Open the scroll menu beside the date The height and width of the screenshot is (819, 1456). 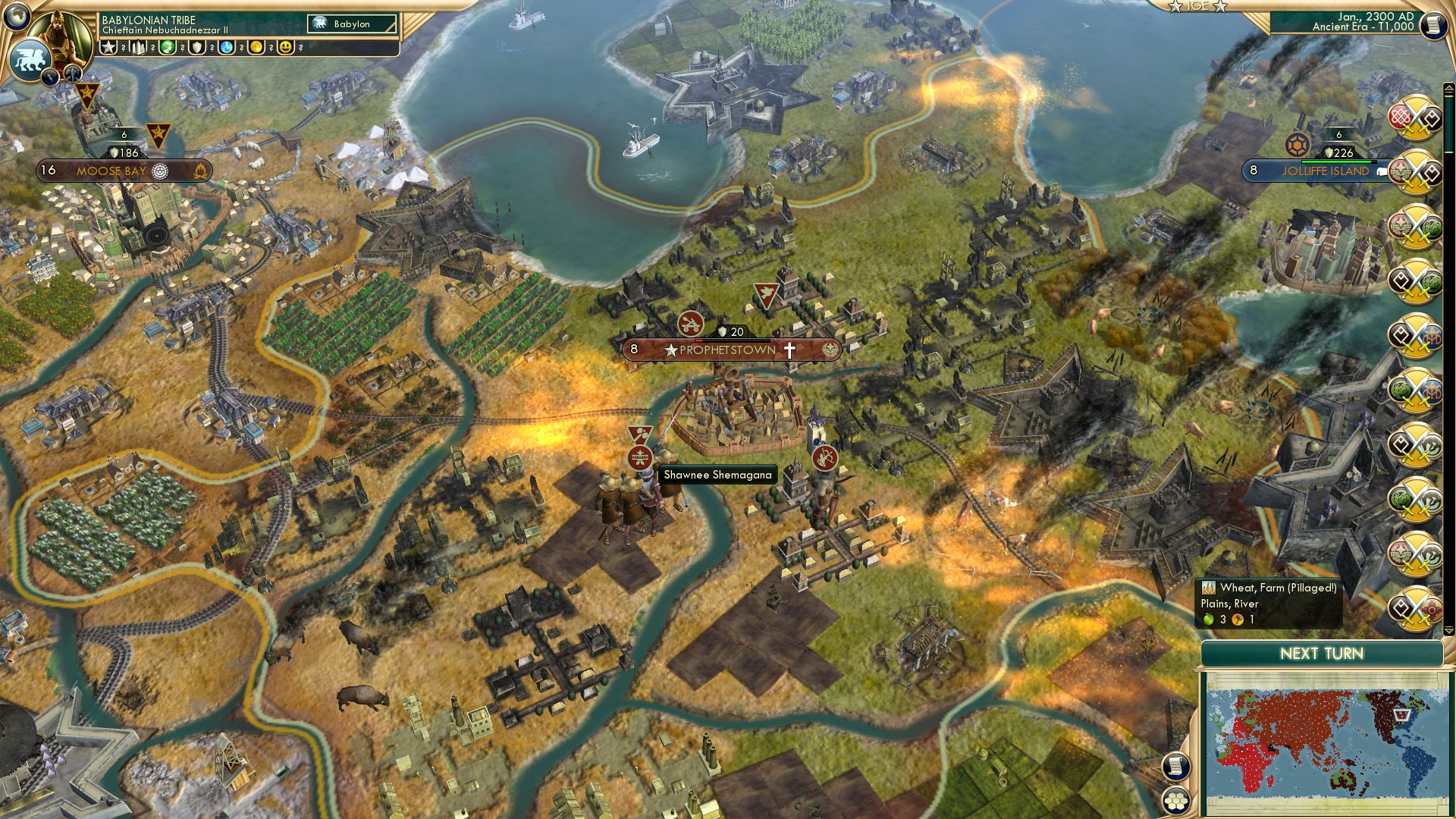click(1432, 24)
